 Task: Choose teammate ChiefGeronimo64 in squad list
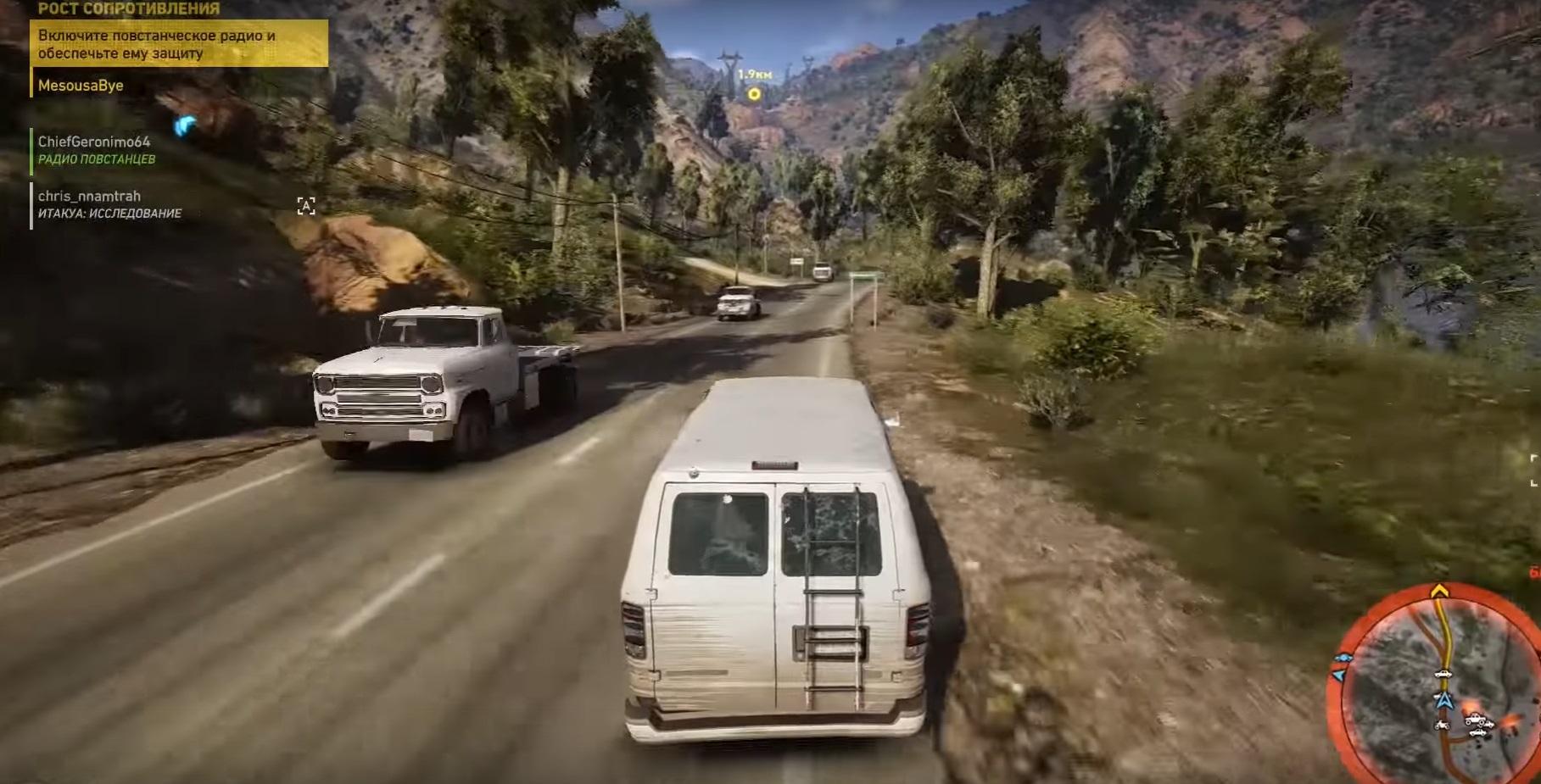pyautogui.click(x=94, y=142)
